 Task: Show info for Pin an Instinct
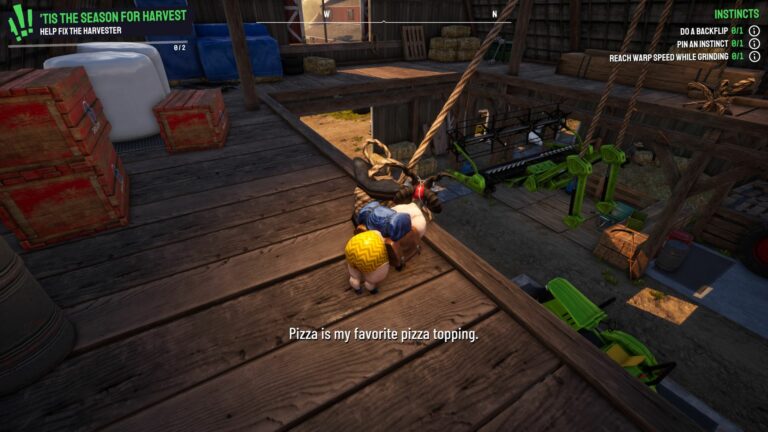[x=754, y=44]
